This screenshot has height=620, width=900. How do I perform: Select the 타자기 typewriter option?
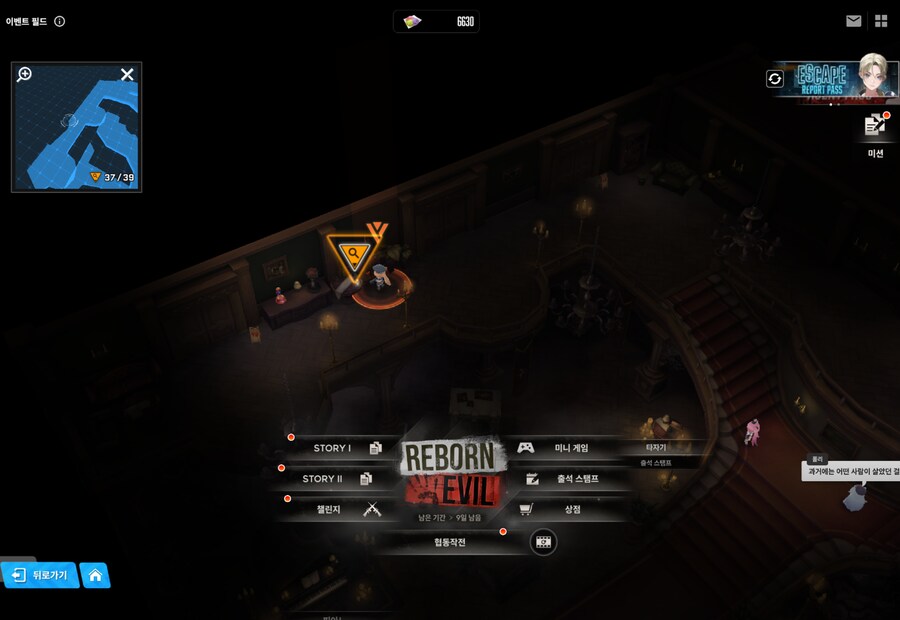point(656,447)
